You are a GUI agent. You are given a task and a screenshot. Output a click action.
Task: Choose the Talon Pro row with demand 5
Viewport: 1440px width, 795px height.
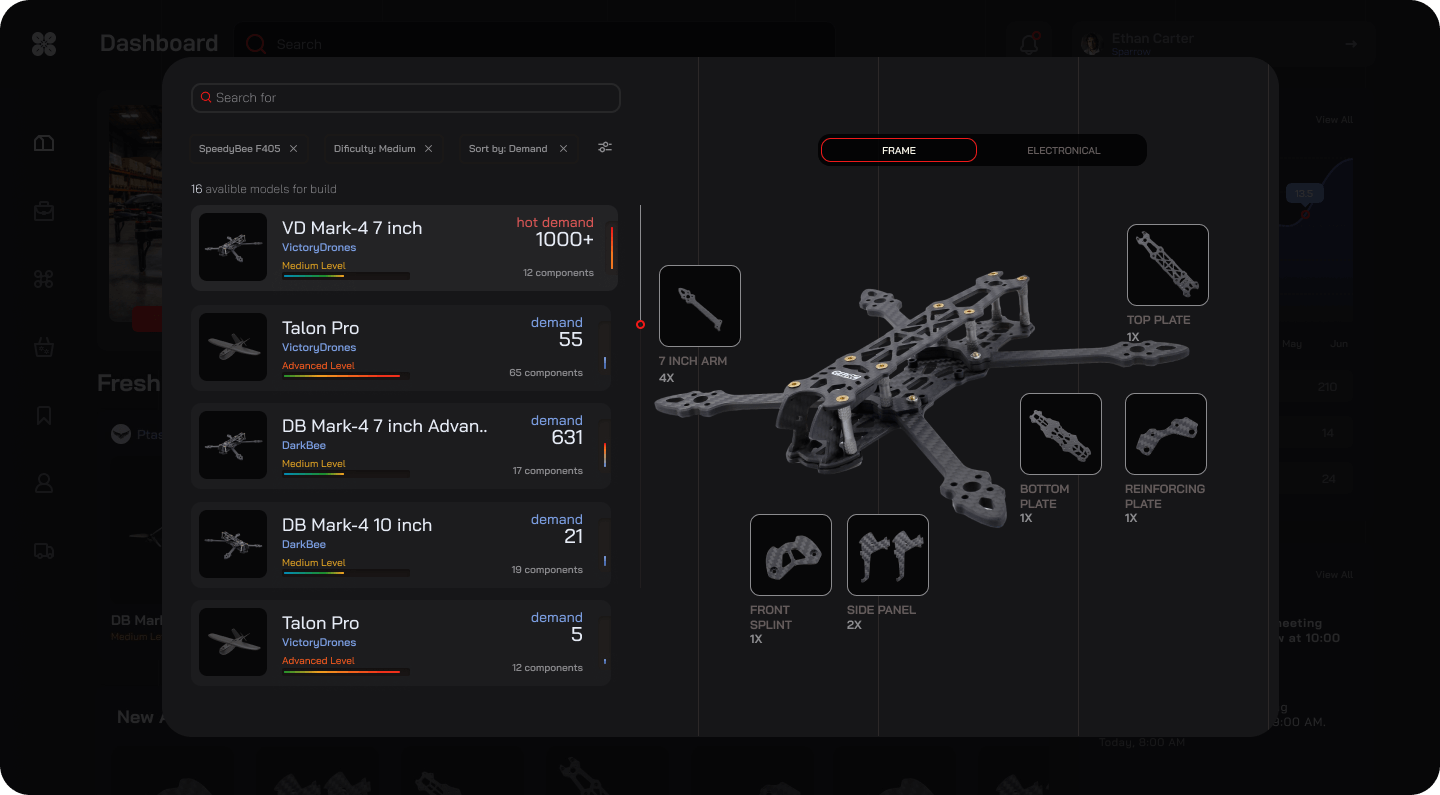(400, 642)
